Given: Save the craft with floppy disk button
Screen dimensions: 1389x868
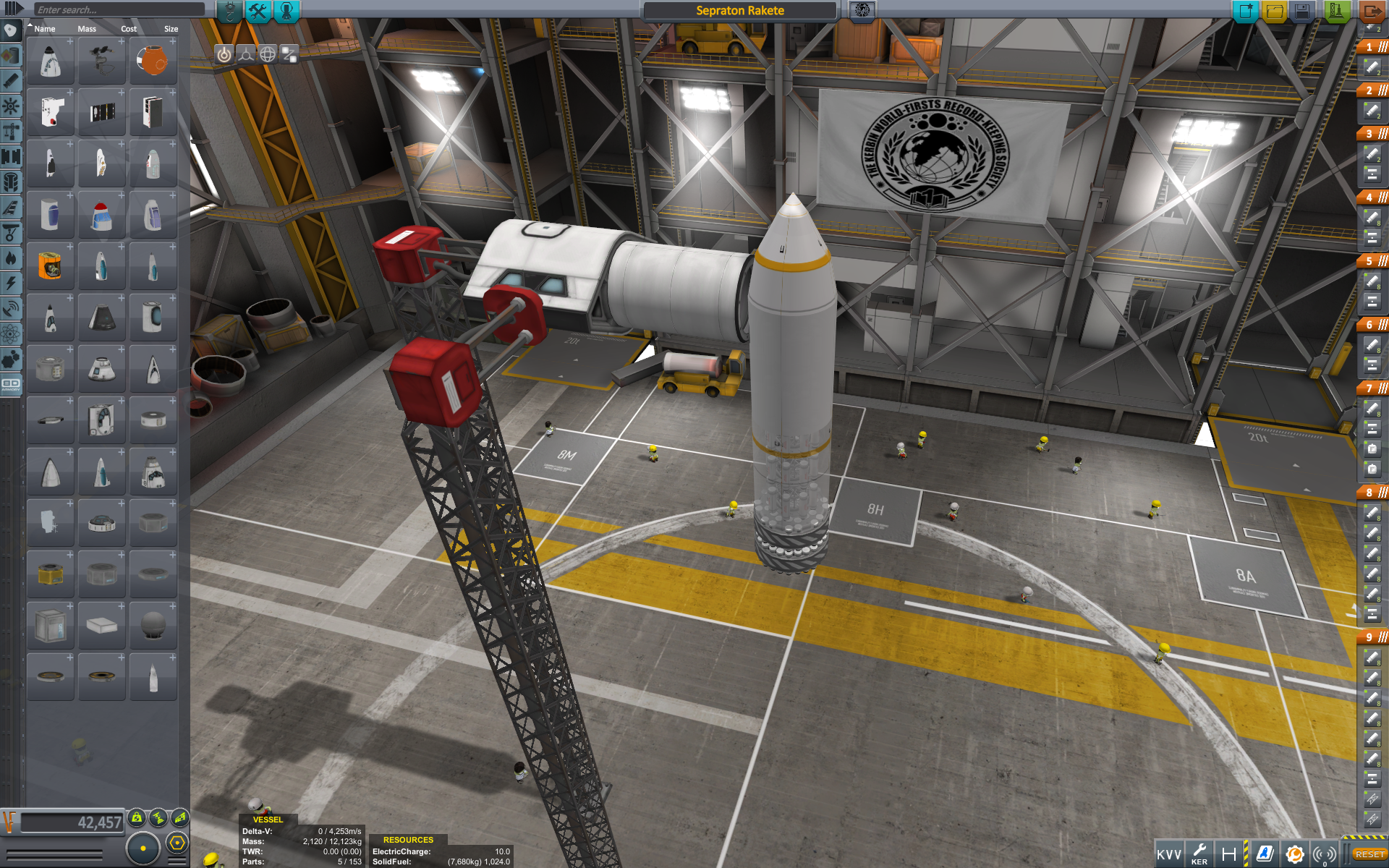Looking at the screenshot, I should pos(1302,11).
